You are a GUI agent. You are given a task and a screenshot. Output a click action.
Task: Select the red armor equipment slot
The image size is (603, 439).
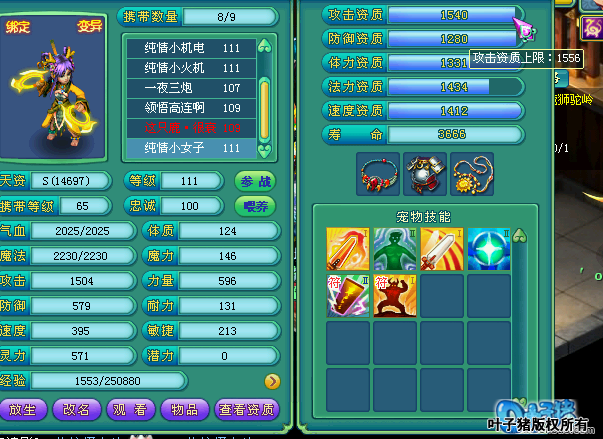tap(425, 174)
